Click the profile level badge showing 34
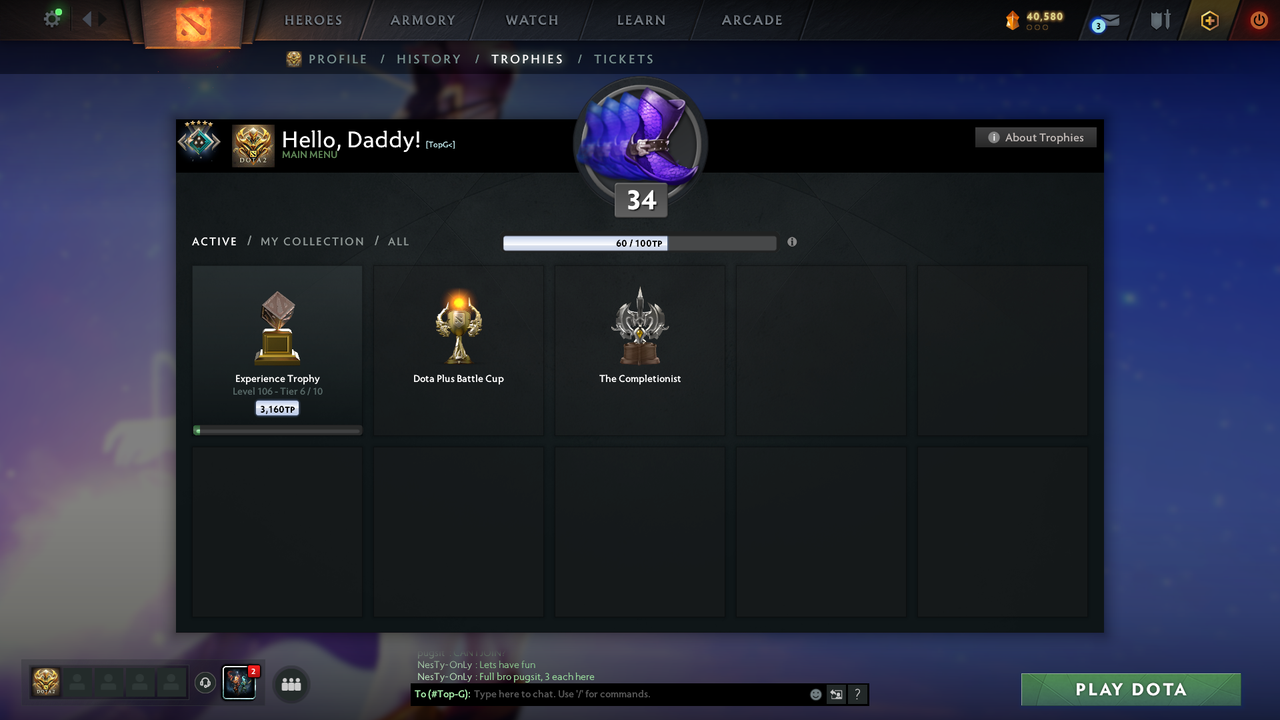 tap(640, 199)
